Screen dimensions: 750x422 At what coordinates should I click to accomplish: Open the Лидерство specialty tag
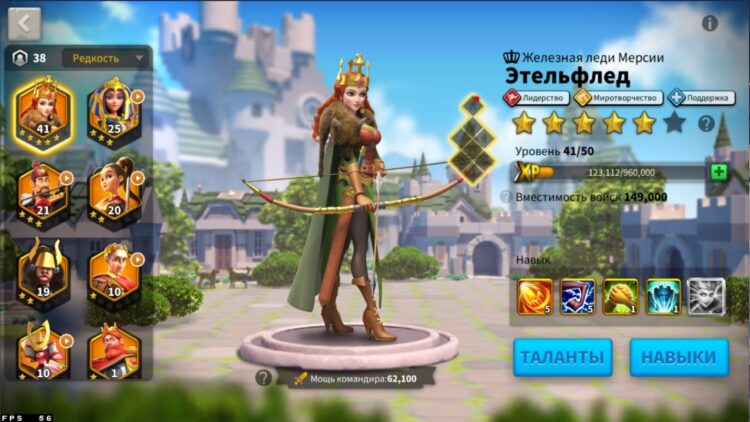(536, 98)
